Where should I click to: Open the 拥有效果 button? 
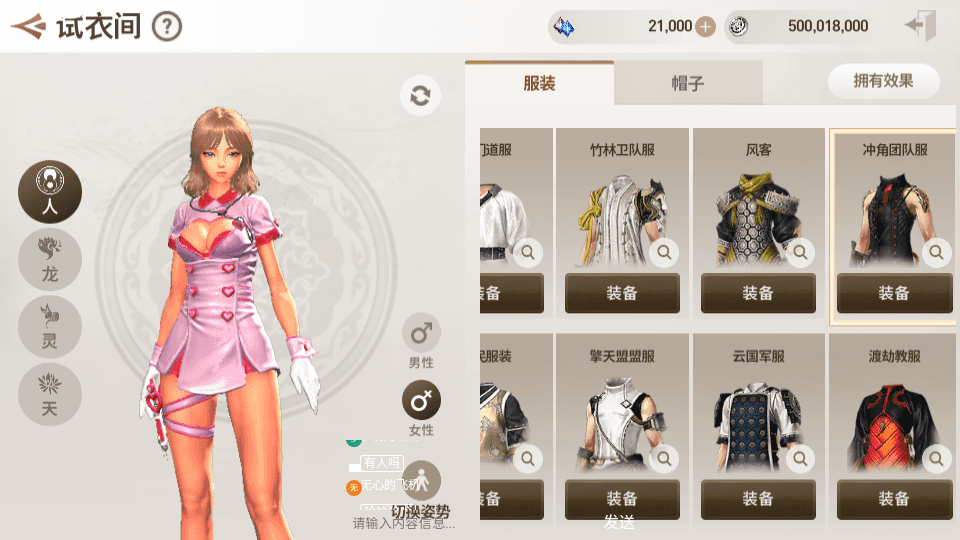[x=883, y=81]
